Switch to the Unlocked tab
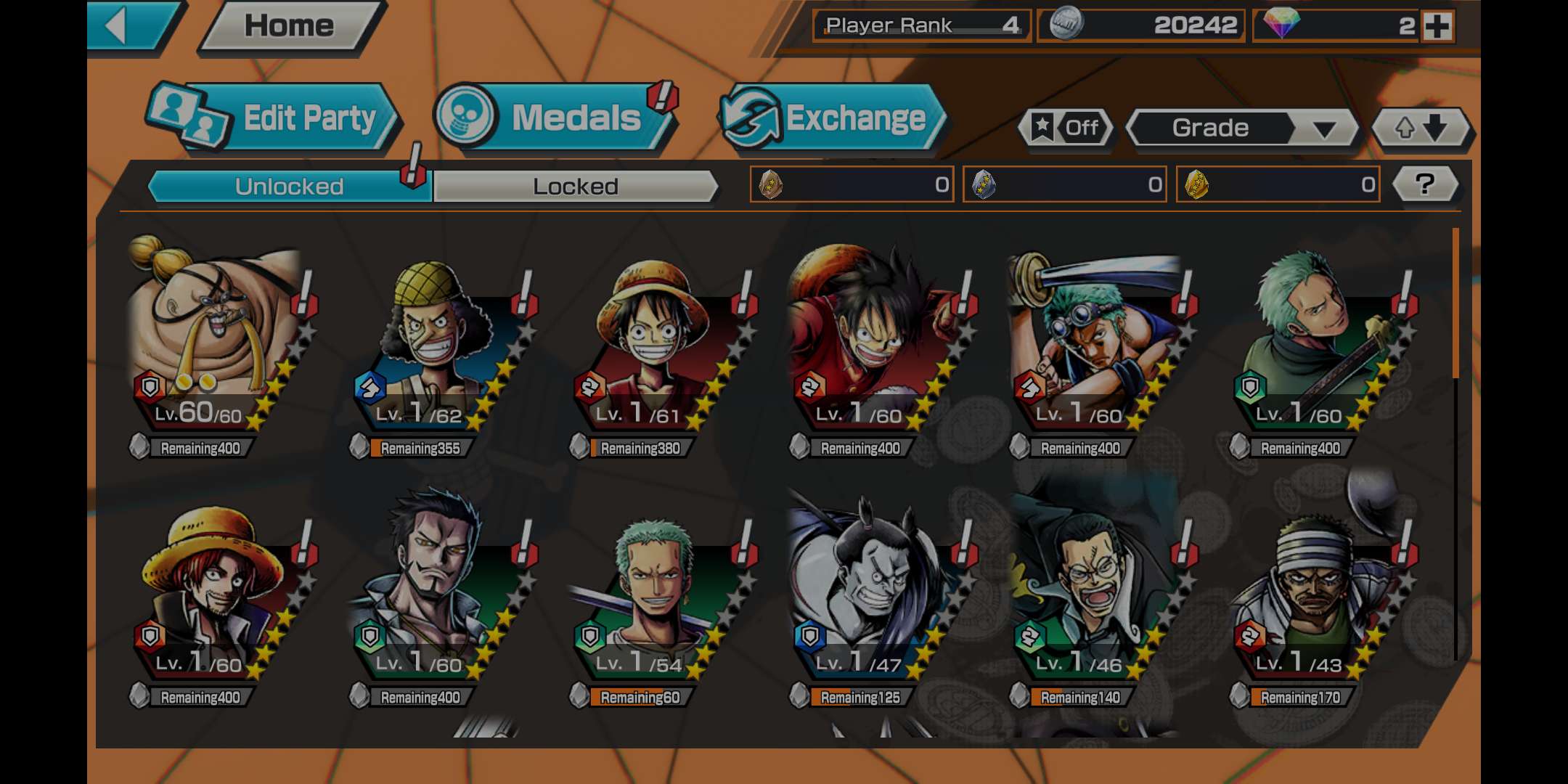1568x784 pixels. click(289, 187)
